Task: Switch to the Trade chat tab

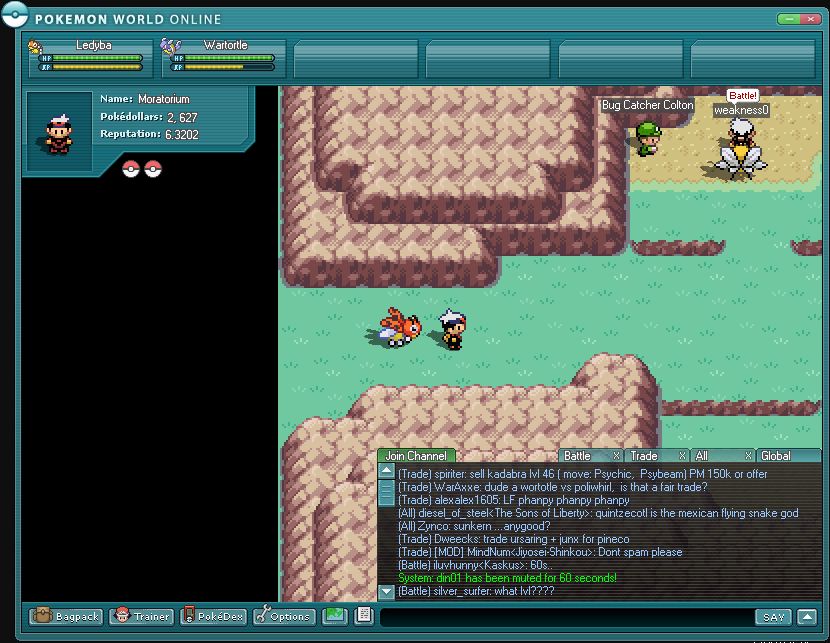Action: 644,456
